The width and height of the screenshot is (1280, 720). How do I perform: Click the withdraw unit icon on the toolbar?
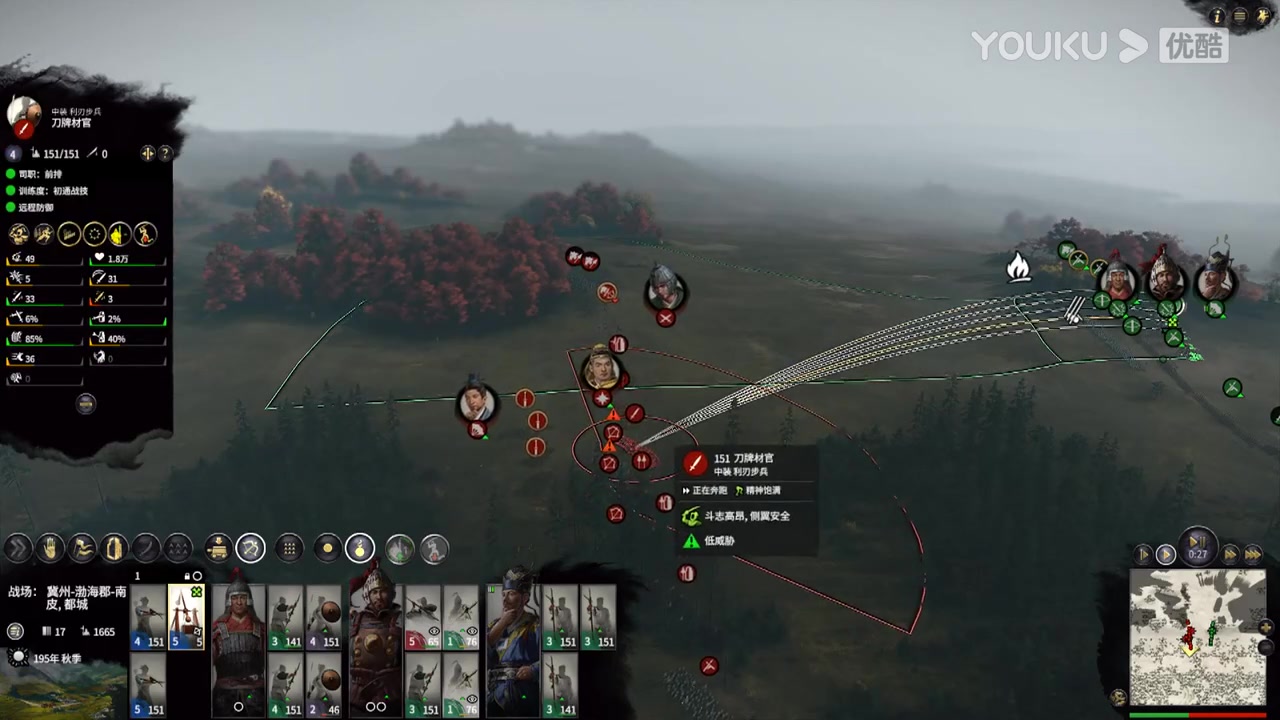tap(83, 547)
